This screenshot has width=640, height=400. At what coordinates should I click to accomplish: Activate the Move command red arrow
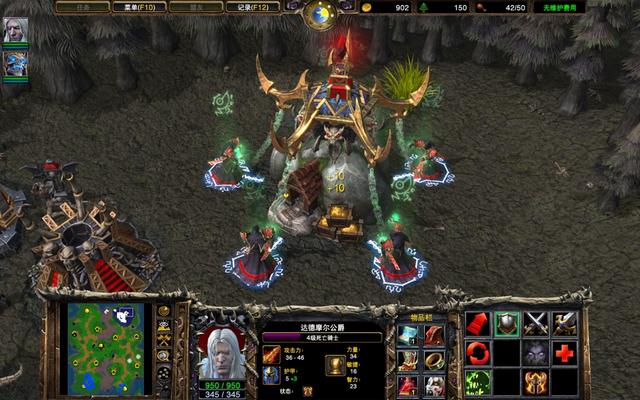click(478, 324)
